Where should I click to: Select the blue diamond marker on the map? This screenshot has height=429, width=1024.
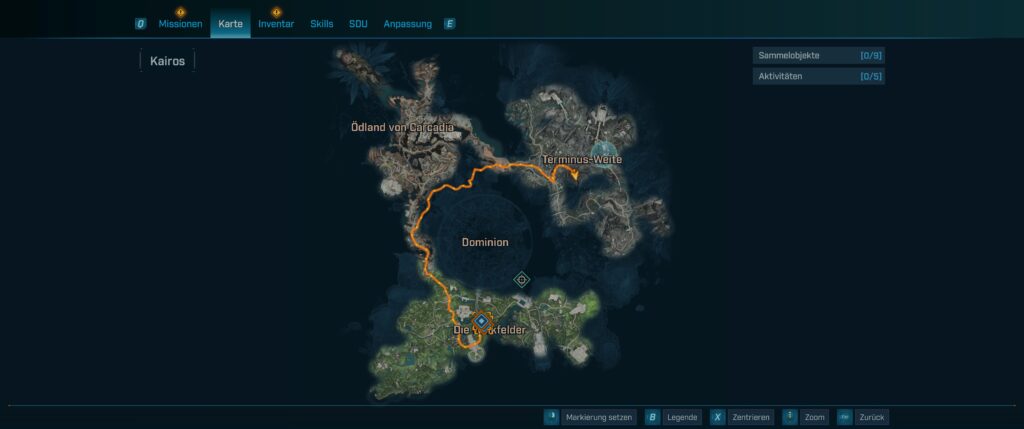[481, 320]
